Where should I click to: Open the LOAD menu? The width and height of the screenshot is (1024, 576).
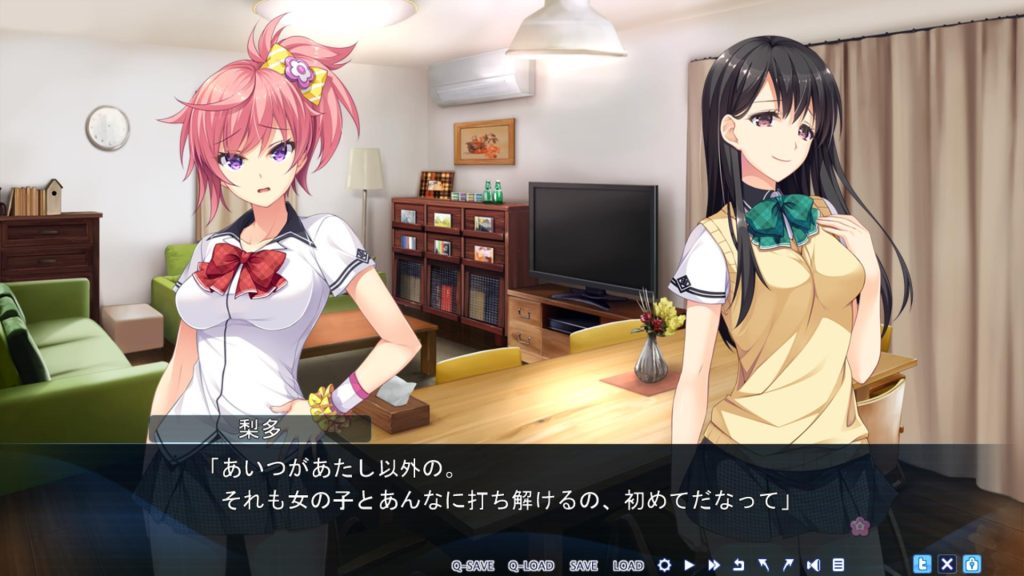[628, 565]
